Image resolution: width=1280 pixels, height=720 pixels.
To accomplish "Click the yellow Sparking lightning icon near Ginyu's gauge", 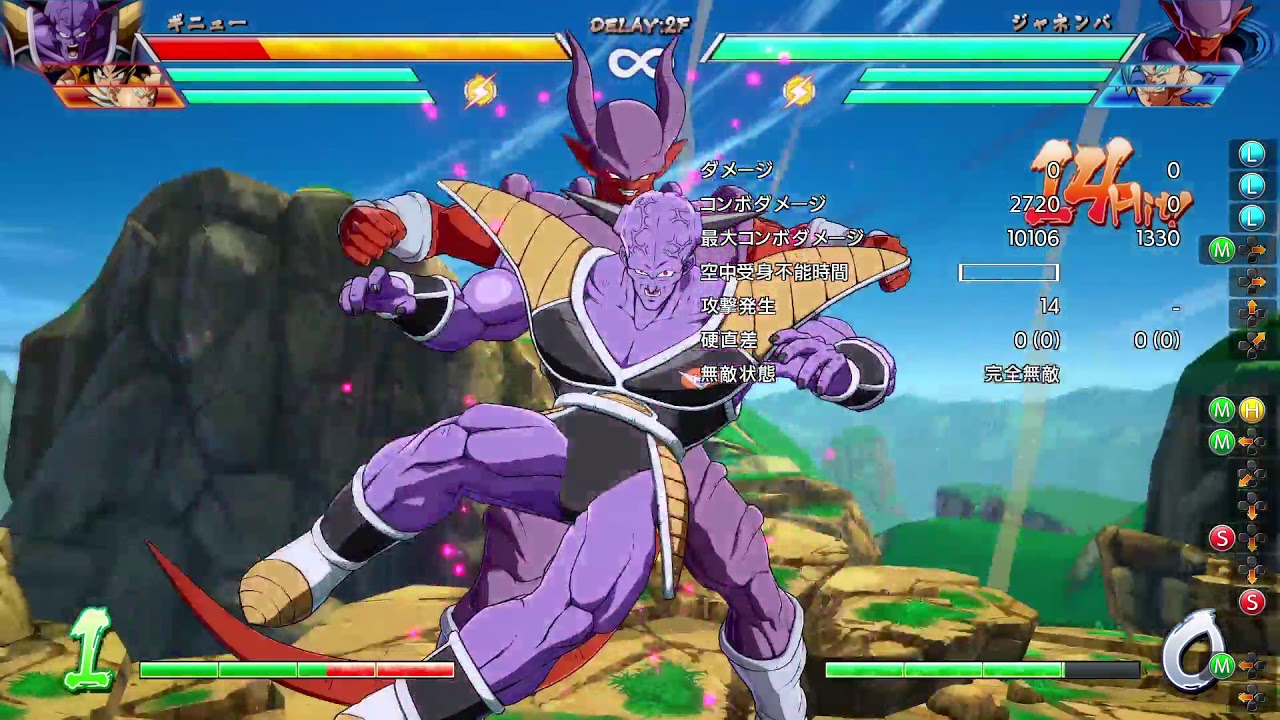I will tap(482, 89).
